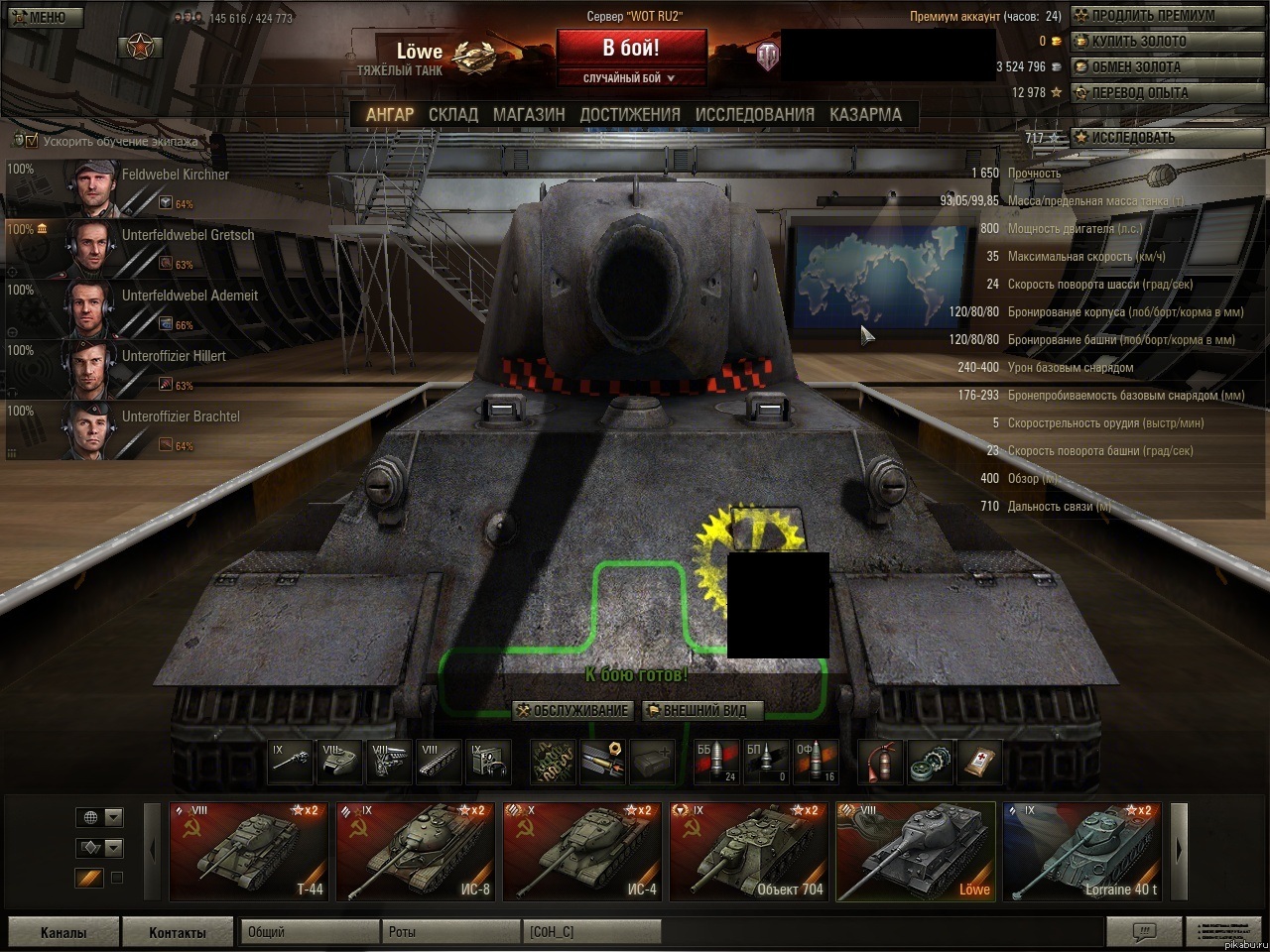Image resolution: width=1270 pixels, height=952 pixels.
Task: Select the ИС-4 tank in carousel
Action: (x=581, y=851)
